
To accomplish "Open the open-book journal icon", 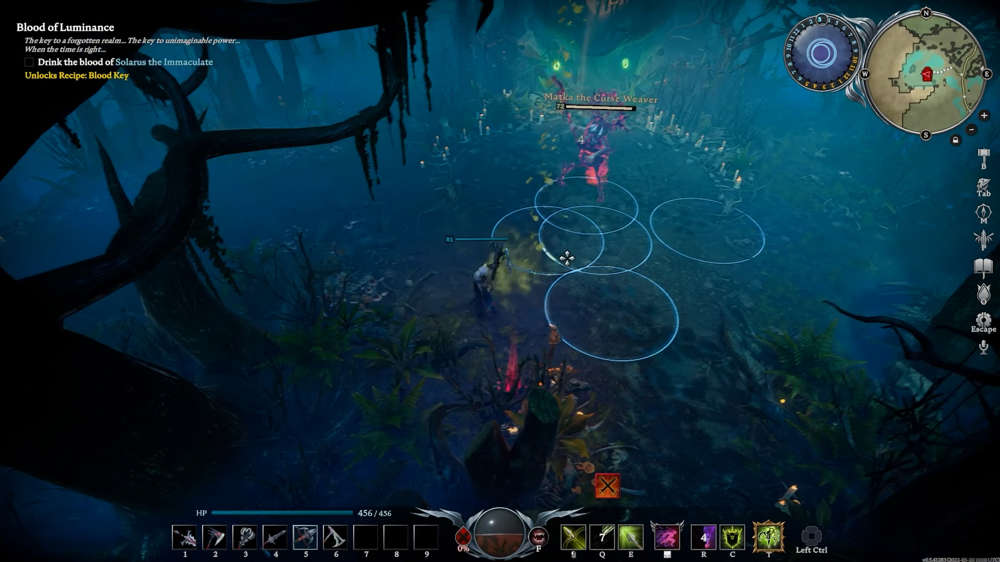I will click(x=983, y=267).
